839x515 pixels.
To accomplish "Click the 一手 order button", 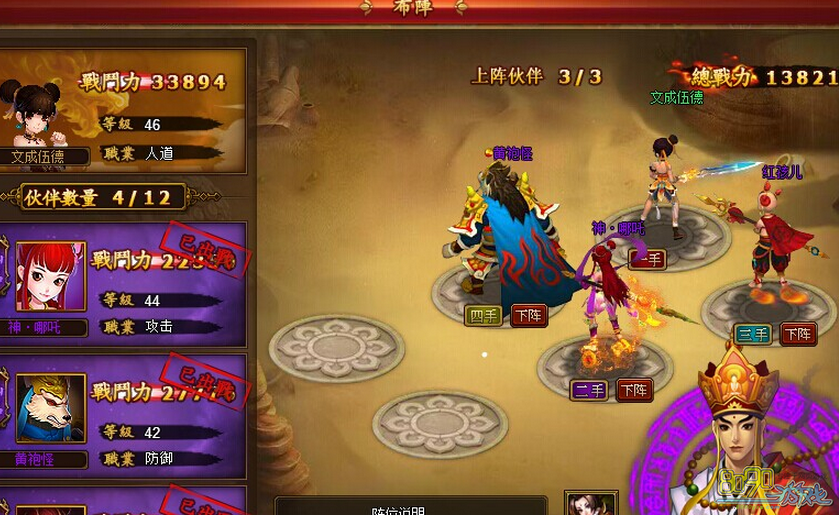I will (x=646, y=259).
